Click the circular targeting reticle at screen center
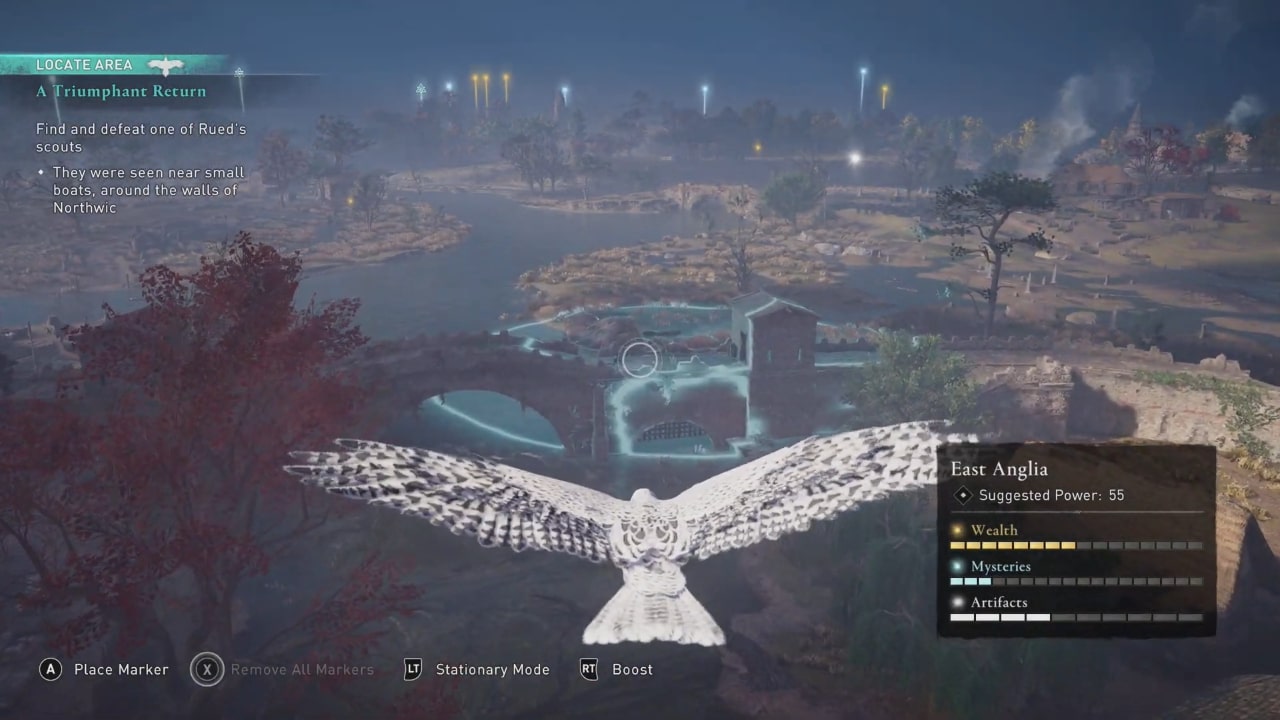This screenshot has height=720, width=1280. pyautogui.click(x=639, y=359)
